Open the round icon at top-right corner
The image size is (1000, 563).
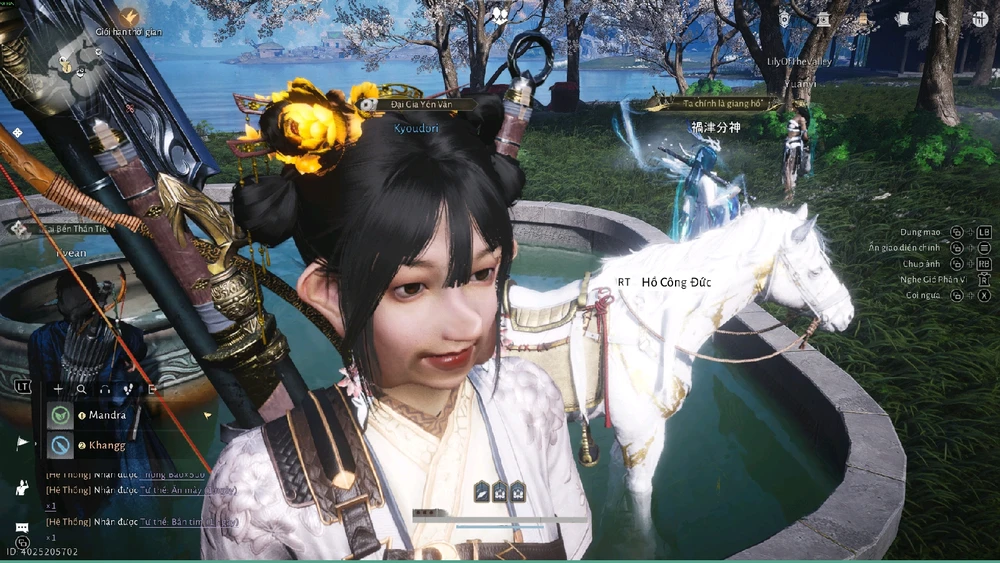978,18
